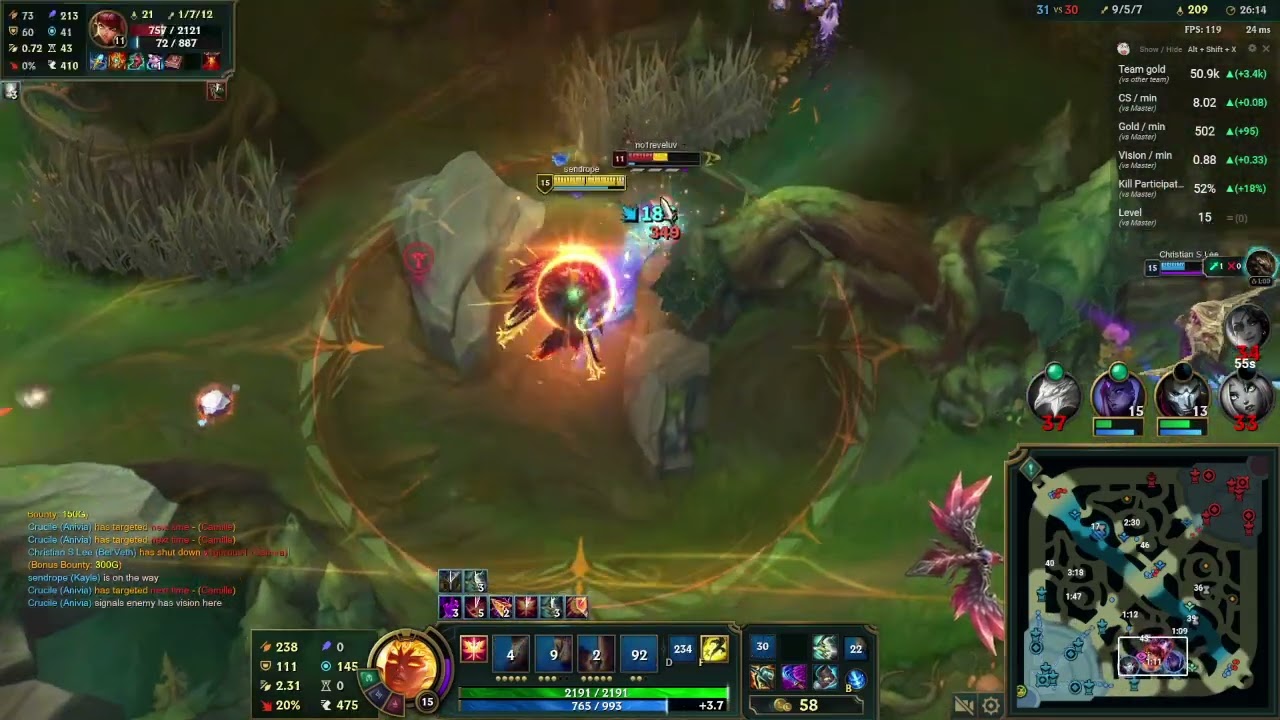This screenshot has width=1280, height=720.
Task: Cast Flash from the D summoner spell slot
Action: (681, 650)
